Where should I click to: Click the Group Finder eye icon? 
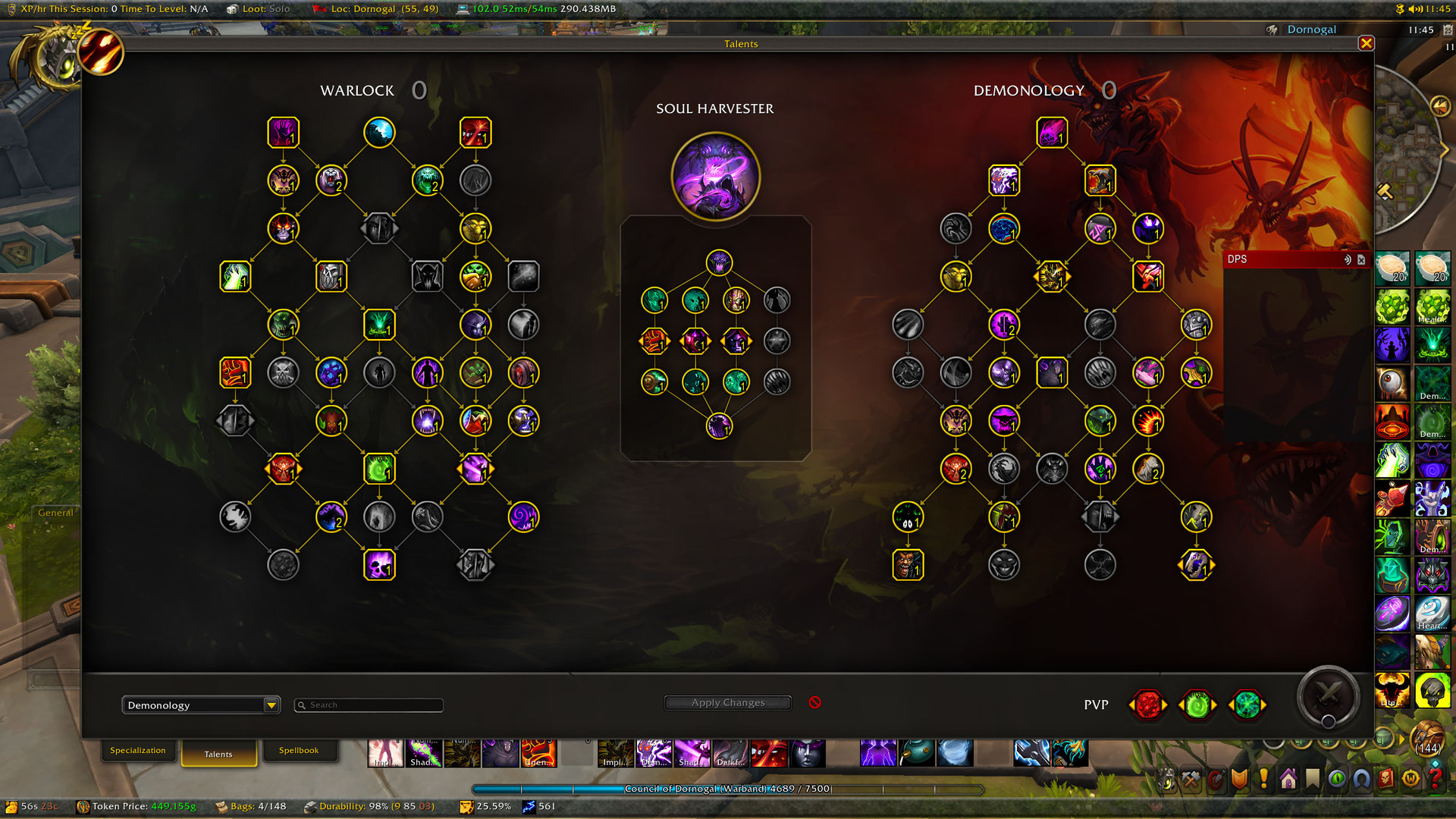1337,778
